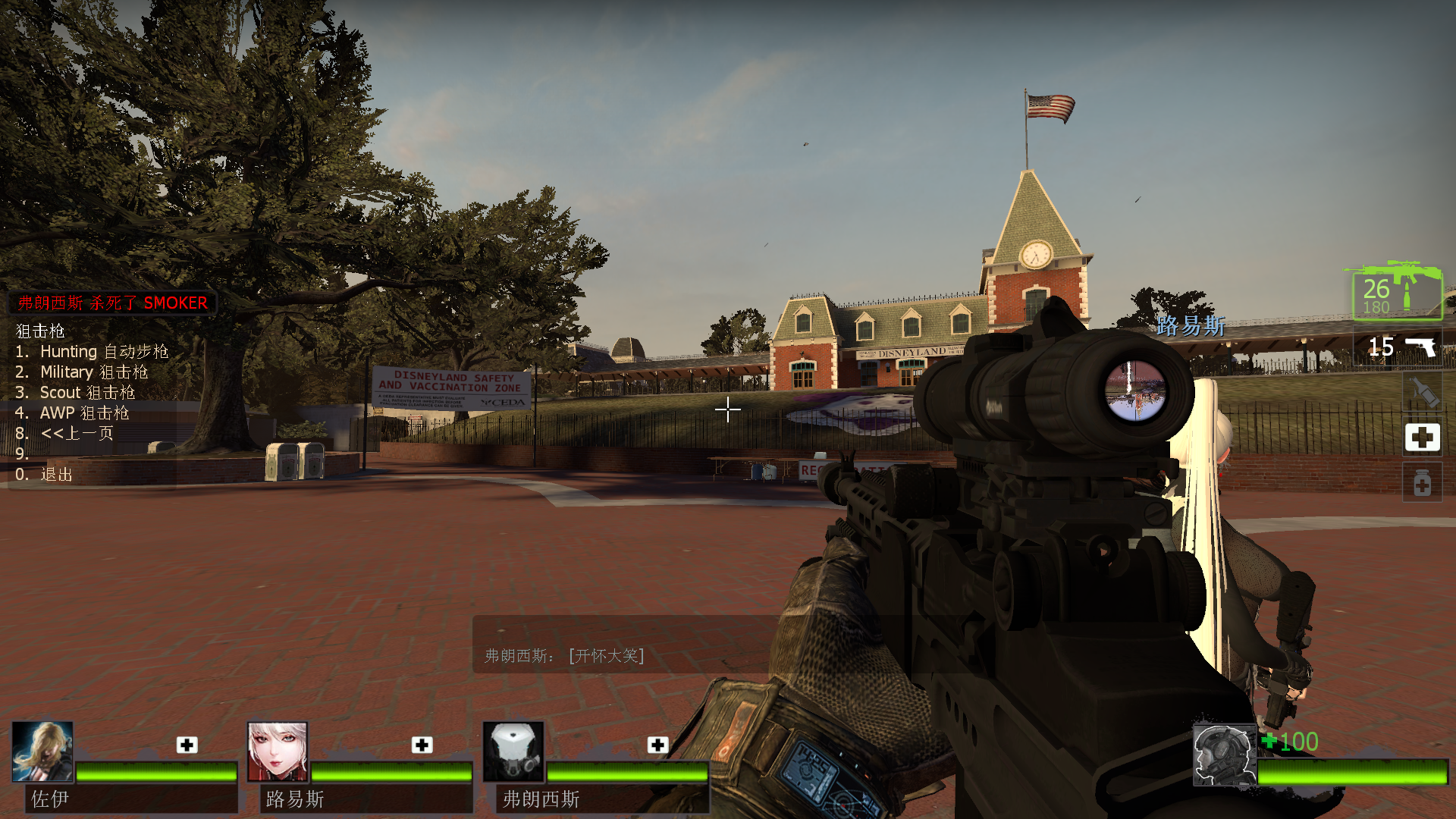The width and height of the screenshot is (1456, 819).
Task: Click your own character portrait
Action: click(1224, 755)
